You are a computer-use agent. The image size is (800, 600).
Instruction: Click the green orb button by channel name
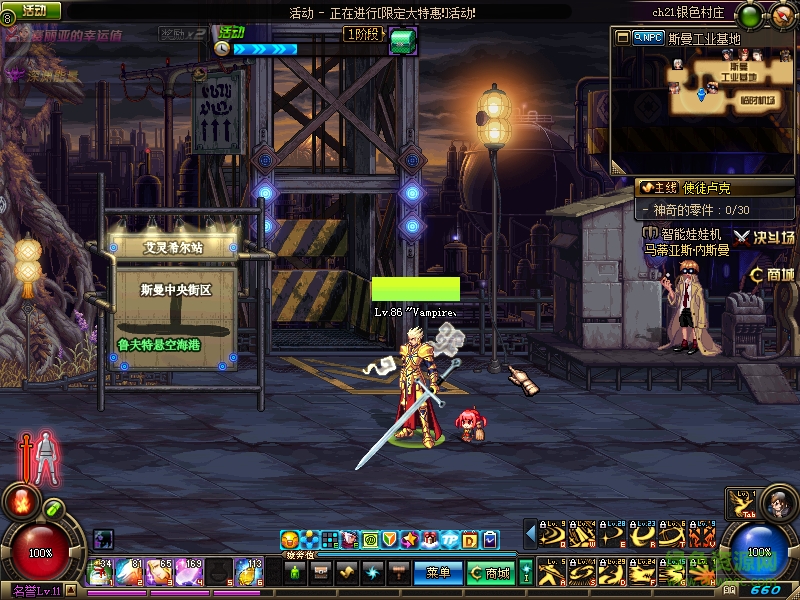[x=748, y=16]
